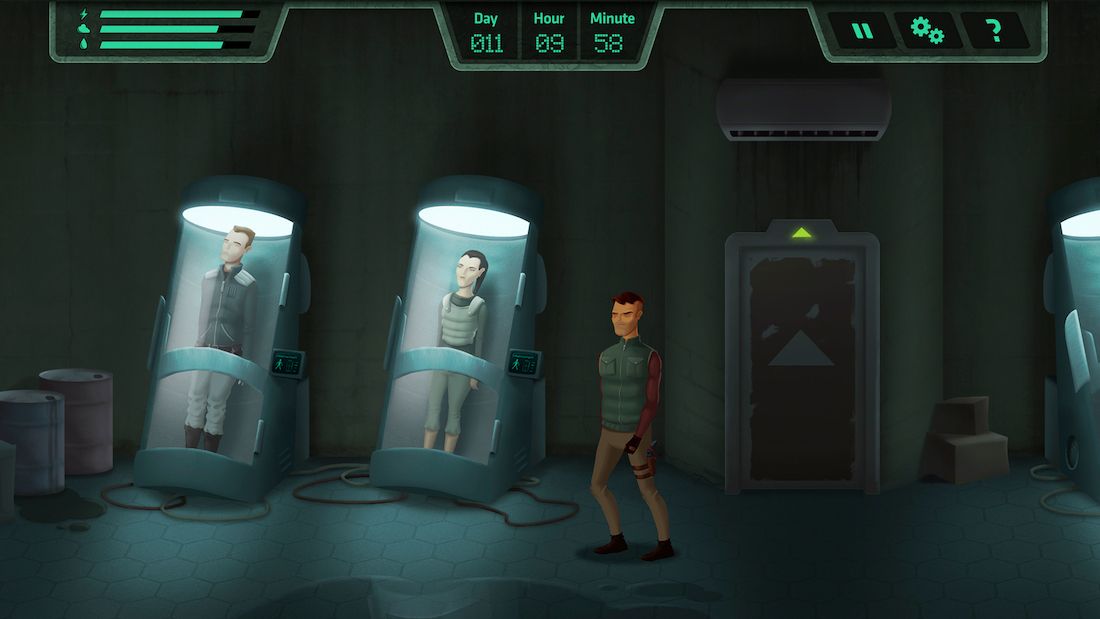Show help using the question mark button

tap(994, 31)
